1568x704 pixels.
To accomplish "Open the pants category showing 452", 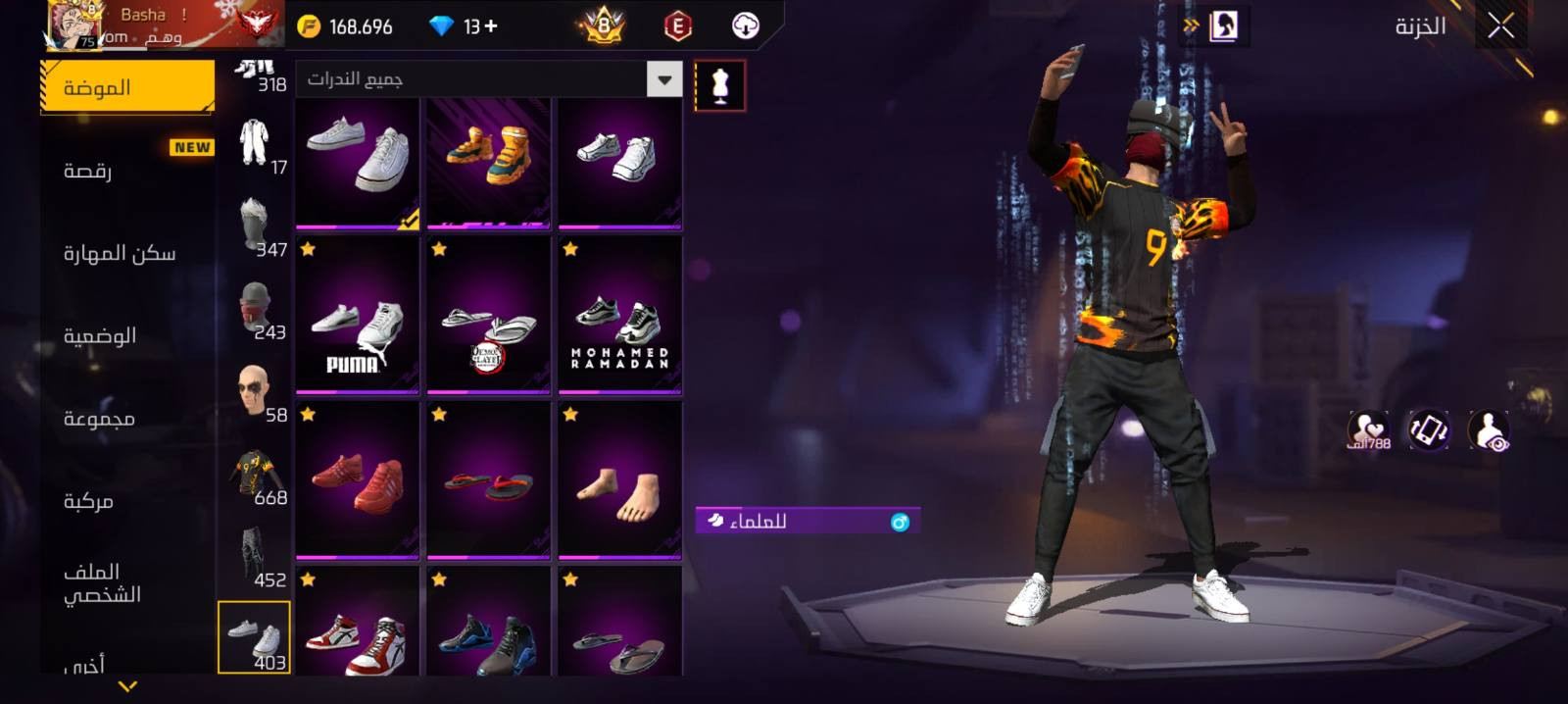I will (x=256, y=558).
